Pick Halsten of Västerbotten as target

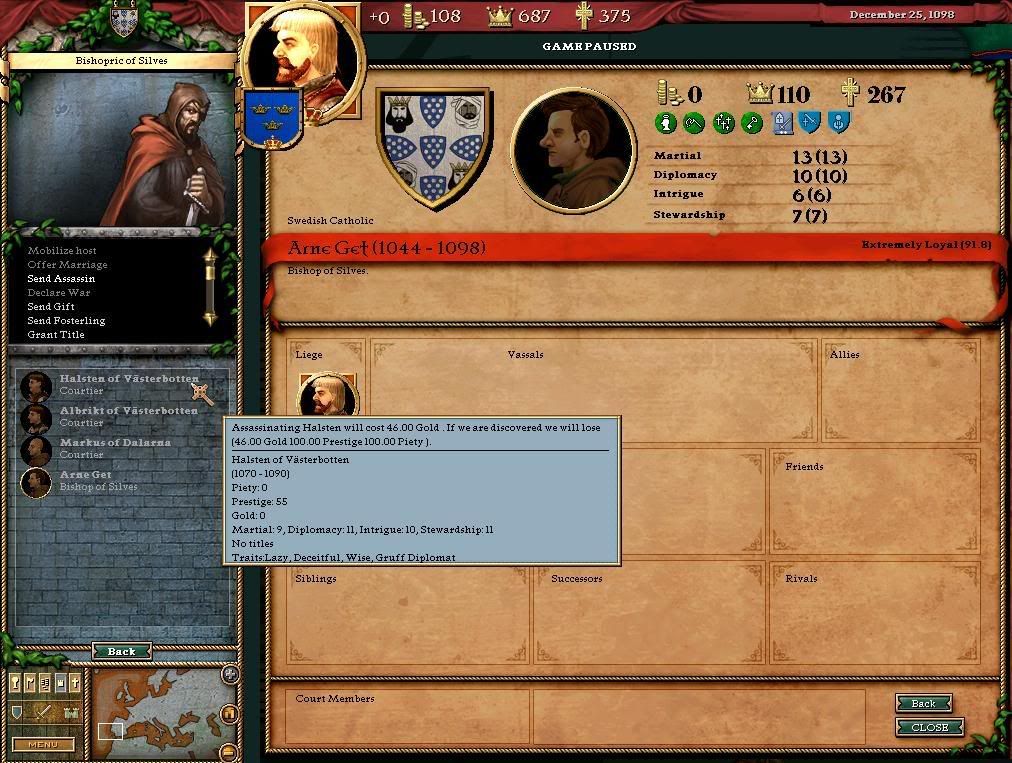click(128, 379)
